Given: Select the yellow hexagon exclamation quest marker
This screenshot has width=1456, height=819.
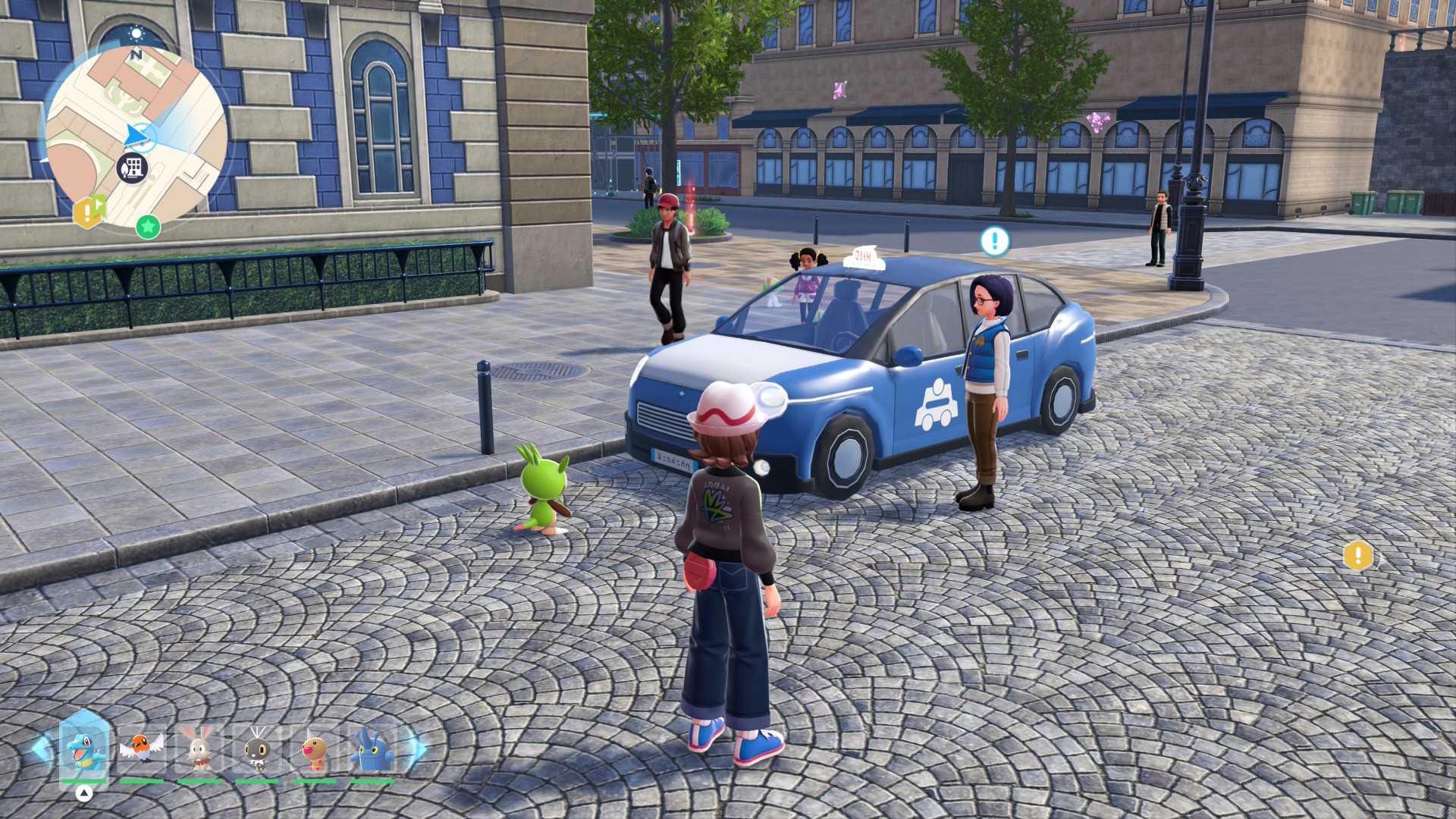Looking at the screenshot, I should [x=1357, y=556].
